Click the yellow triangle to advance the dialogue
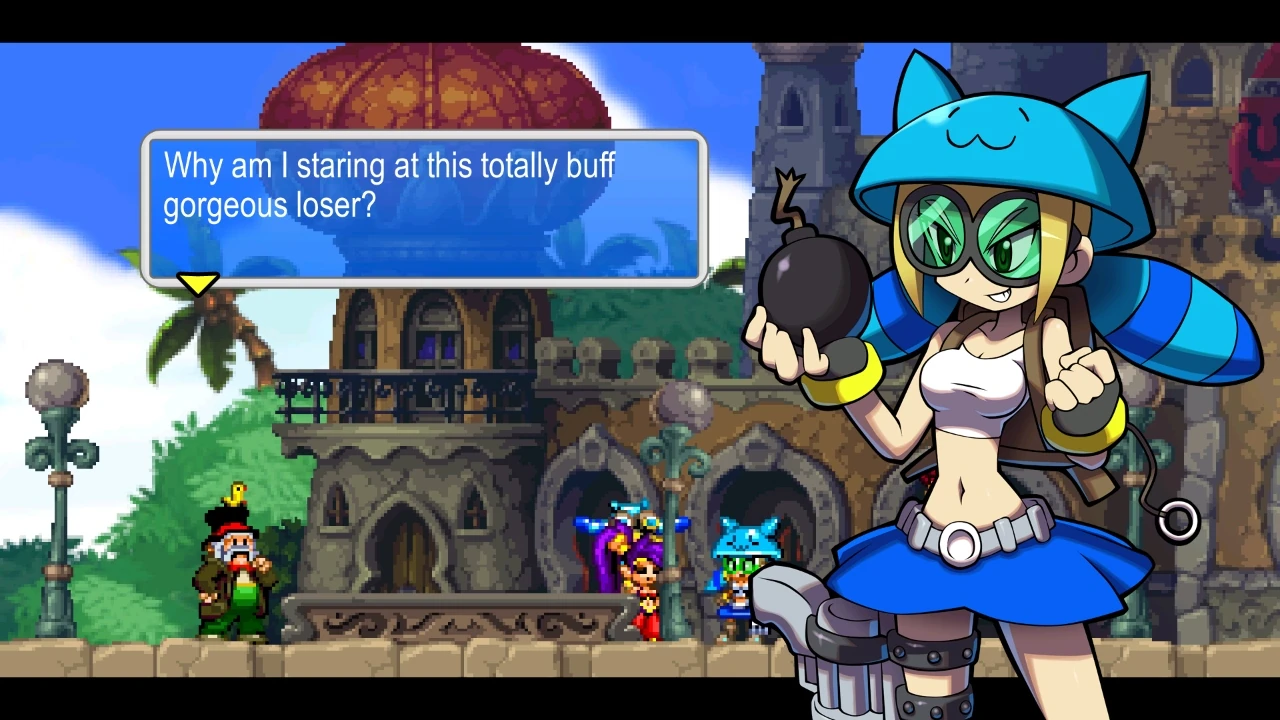1280x720 pixels. (197, 285)
